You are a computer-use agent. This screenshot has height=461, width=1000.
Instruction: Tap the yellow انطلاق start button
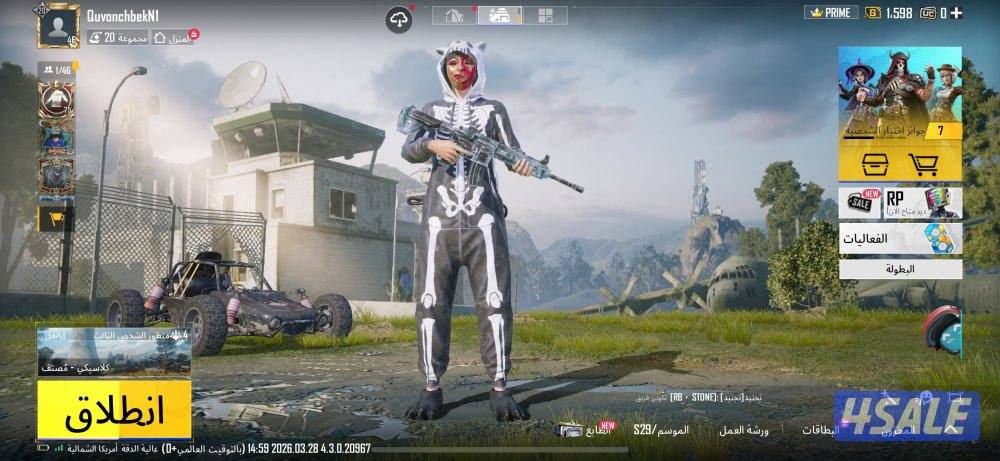pyautogui.click(x=114, y=410)
